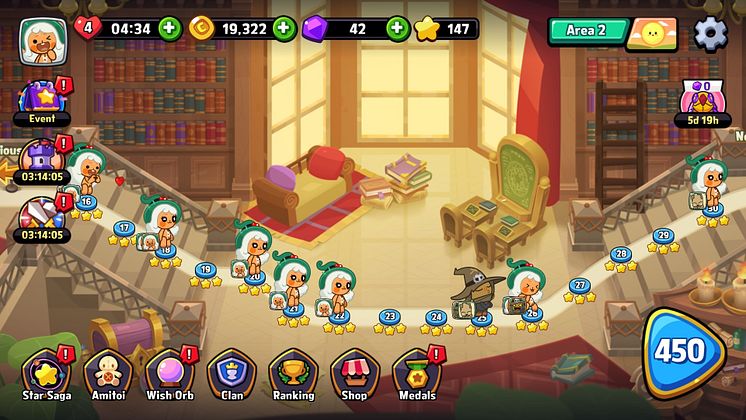Open the Amitoi menu
The width and height of the screenshot is (746, 420).
tap(107, 374)
